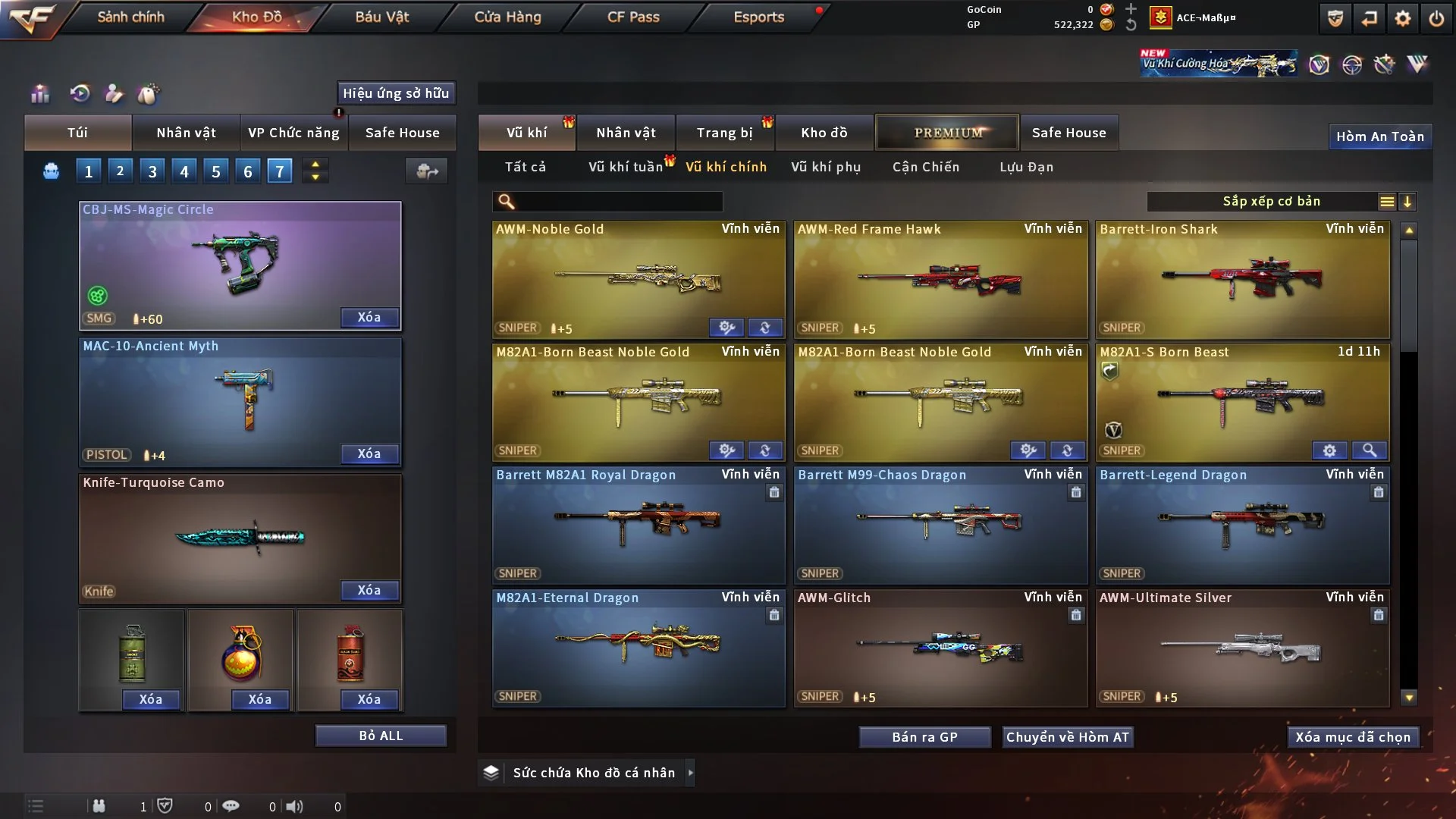This screenshot has width=1456, height=819.
Task: Open the CF Pass menu
Action: tap(633, 17)
